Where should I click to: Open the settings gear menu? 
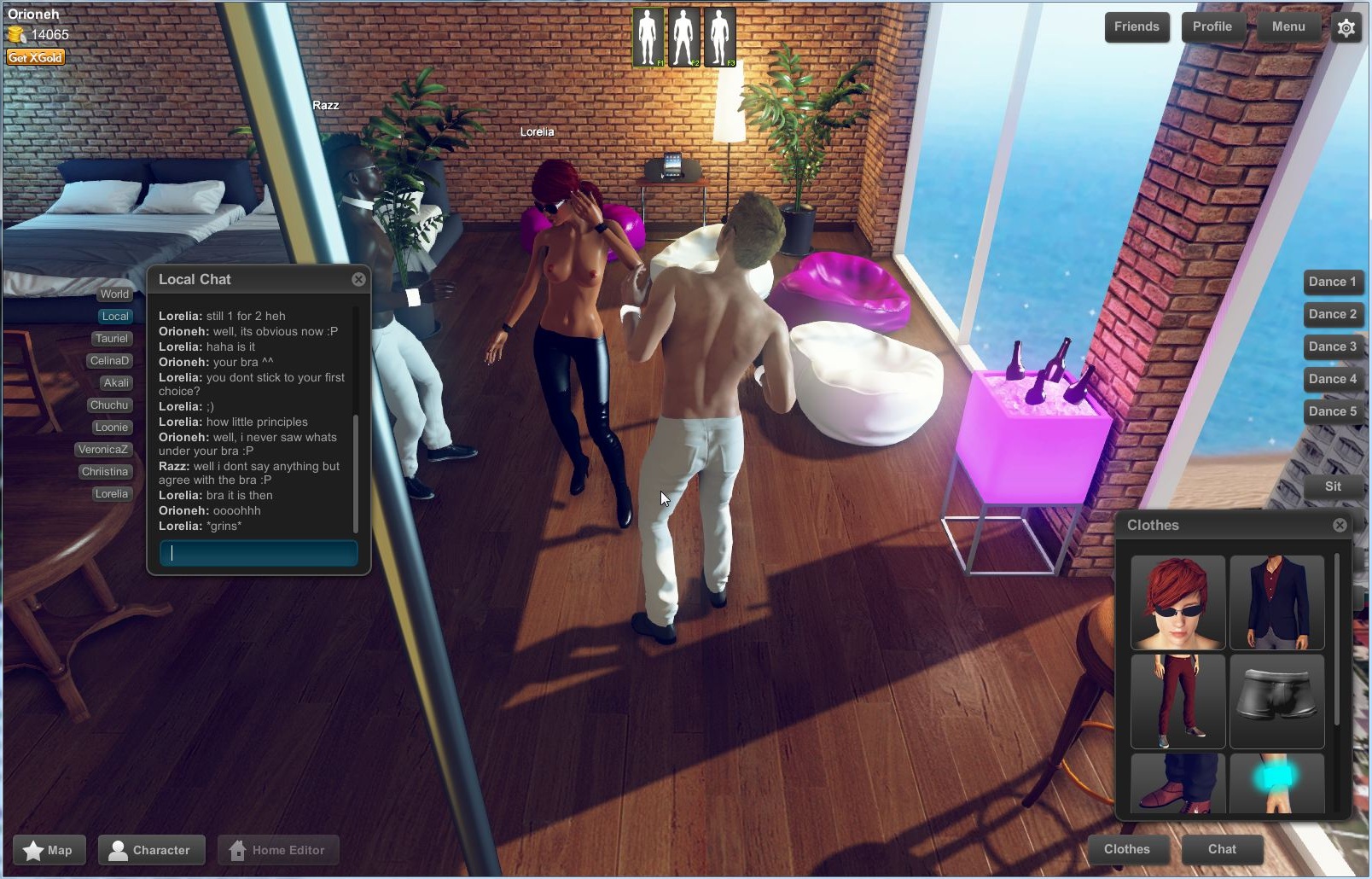pyautogui.click(x=1346, y=28)
